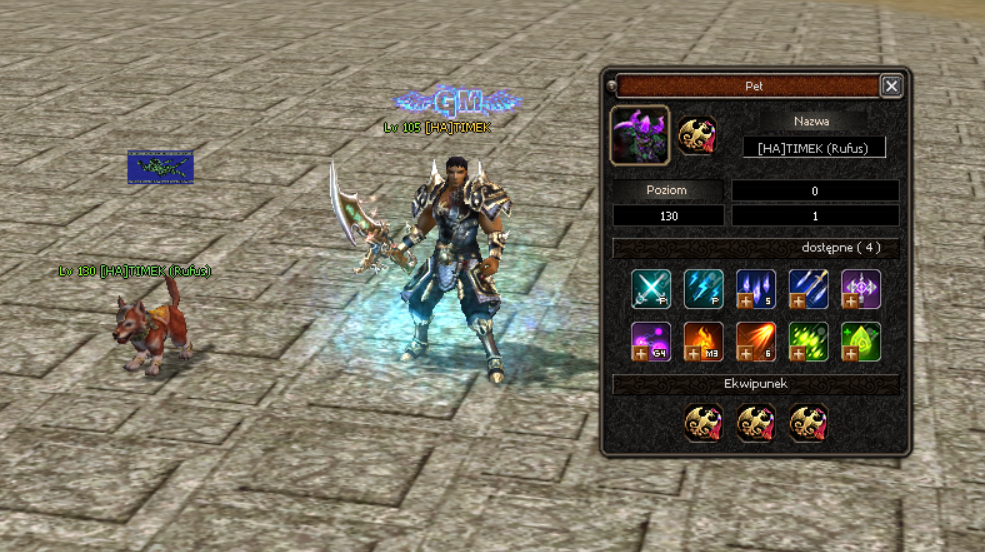The image size is (985, 552).
Task: Click the pet name field [HA]TIMEK (Rufus)
Action: tap(813, 148)
